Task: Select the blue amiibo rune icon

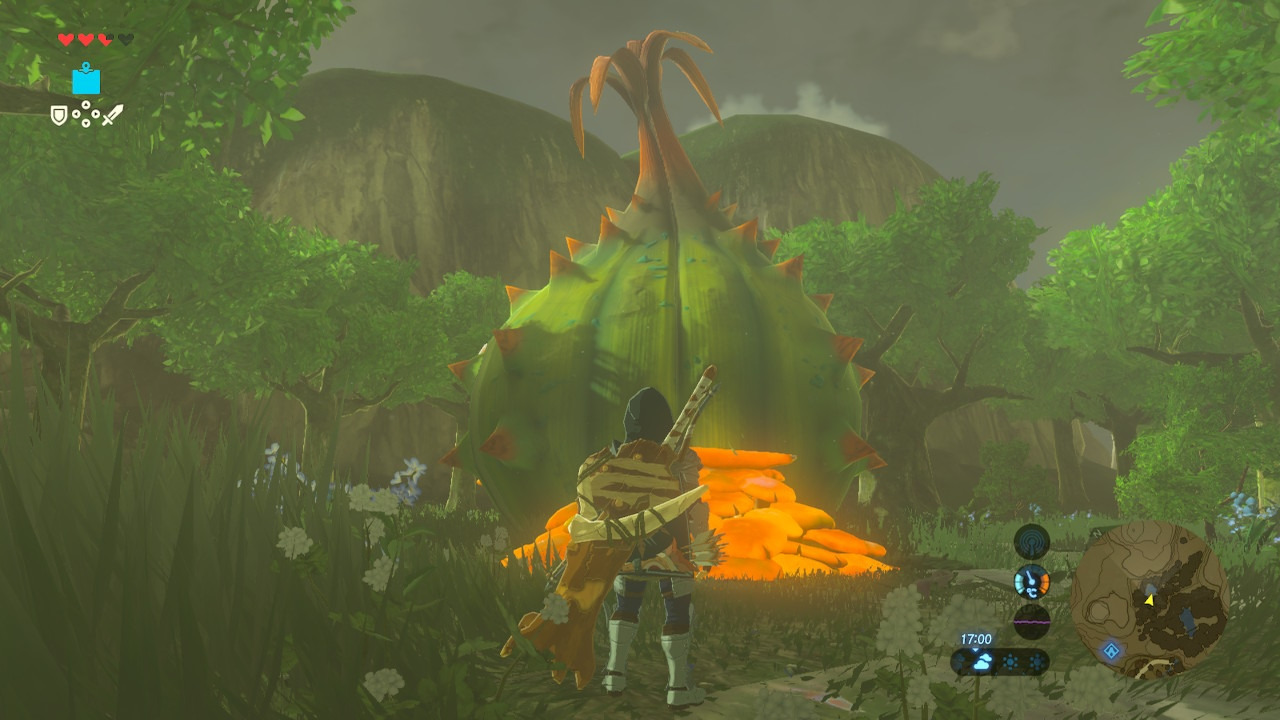Action: pyautogui.click(x=86, y=79)
